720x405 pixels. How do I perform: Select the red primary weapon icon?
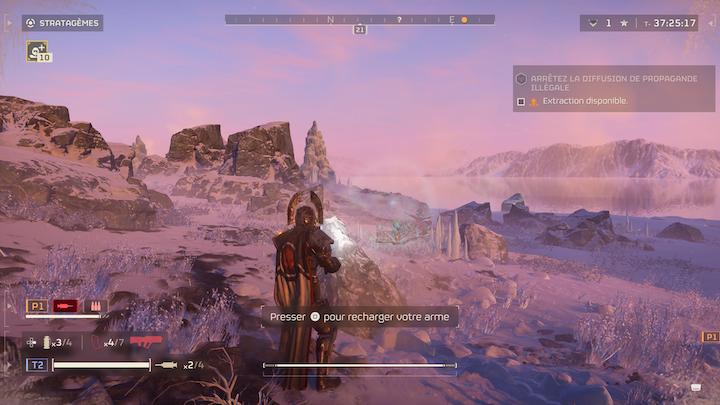pyautogui.click(x=67, y=306)
